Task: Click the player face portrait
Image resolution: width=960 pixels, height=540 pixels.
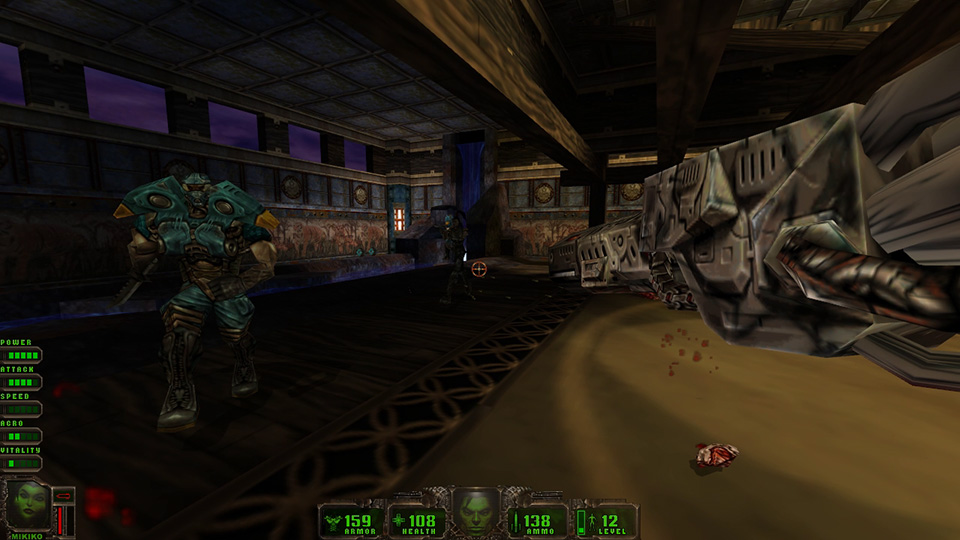Action: [x=476, y=511]
